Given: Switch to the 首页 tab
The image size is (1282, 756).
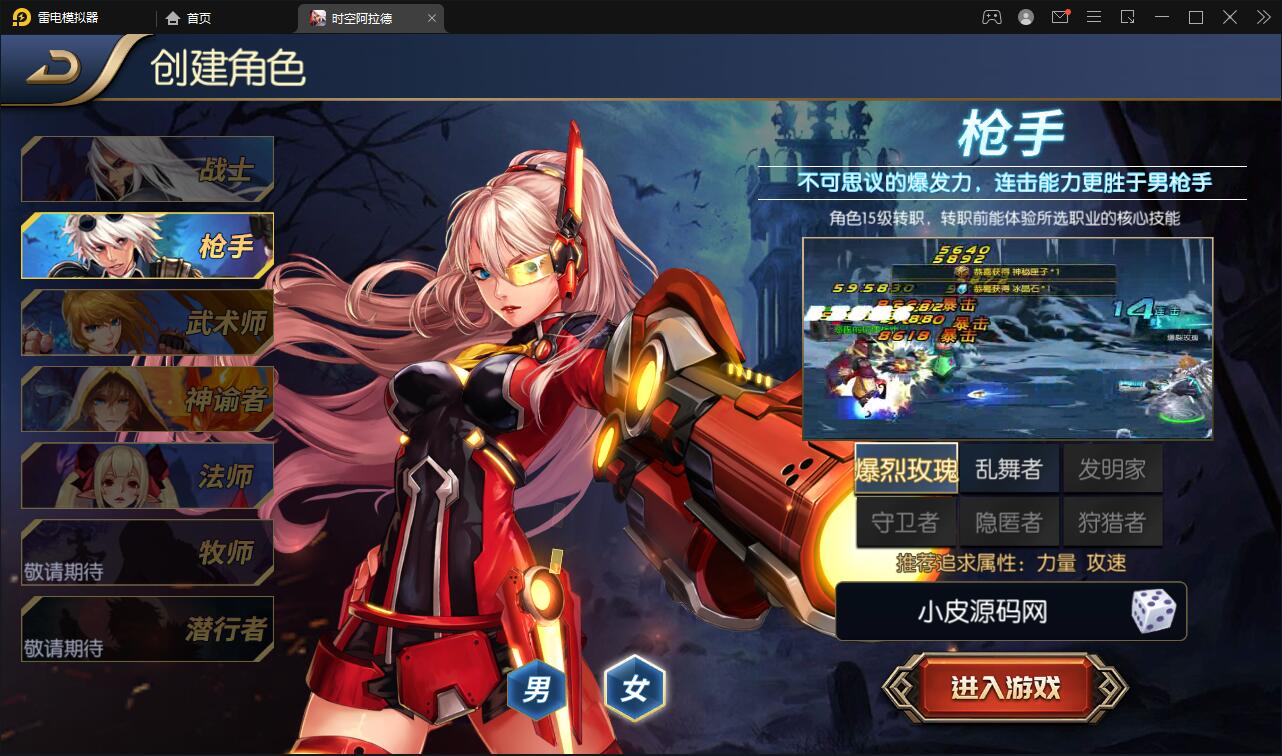Looking at the screenshot, I should pos(200,17).
